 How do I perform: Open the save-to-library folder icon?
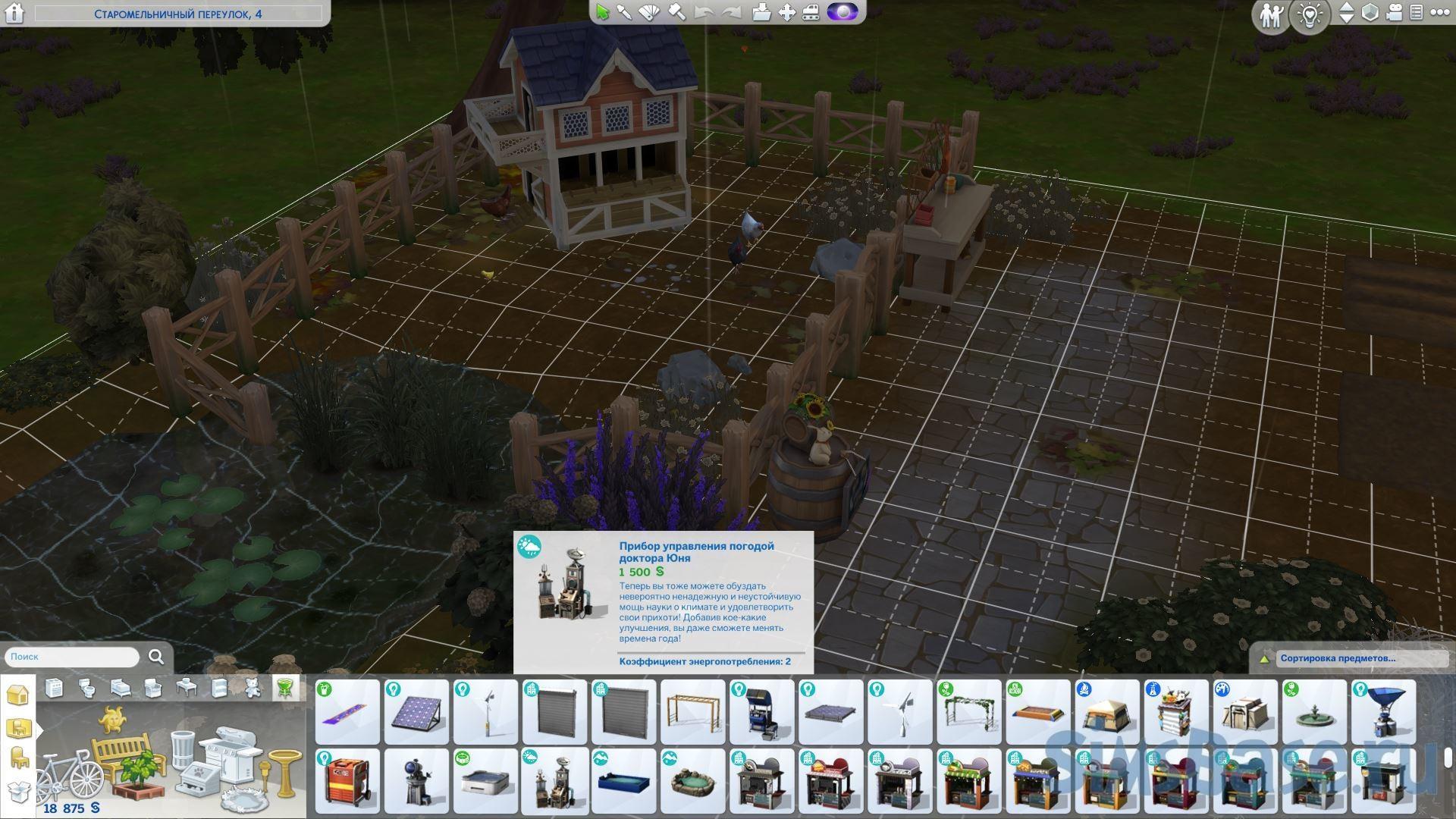click(761, 13)
